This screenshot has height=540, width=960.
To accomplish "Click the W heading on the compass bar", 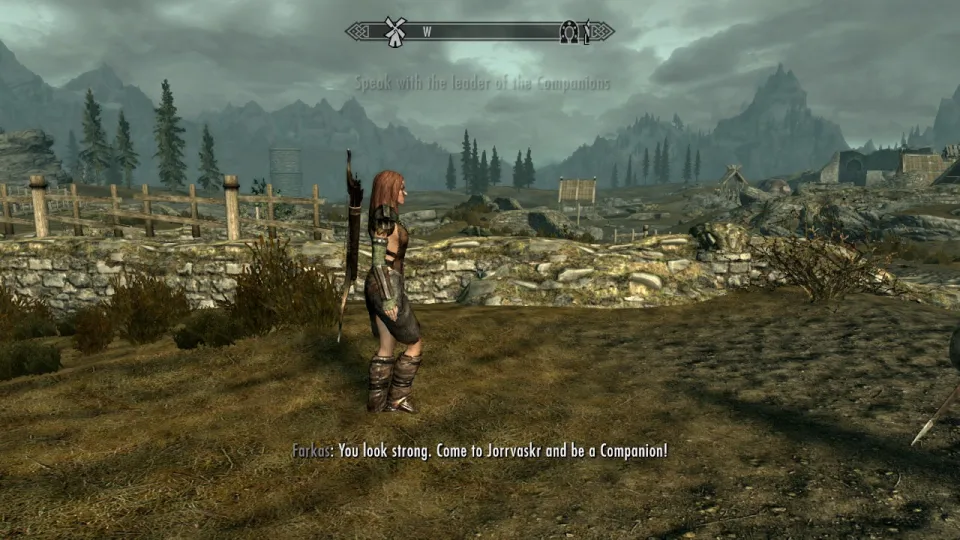I will (427, 31).
